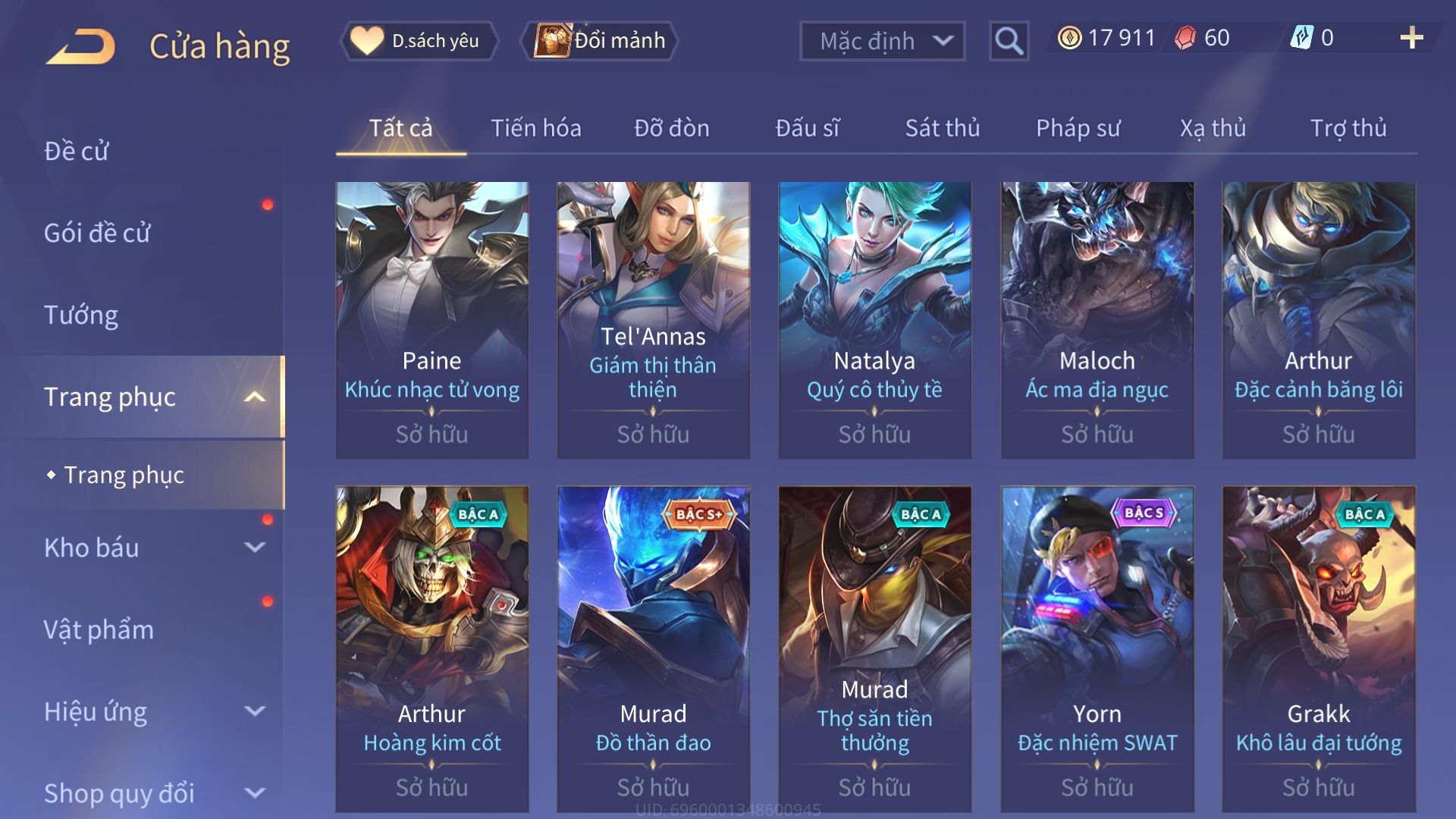Select the Pháp sư category tab

[x=1080, y=128]
